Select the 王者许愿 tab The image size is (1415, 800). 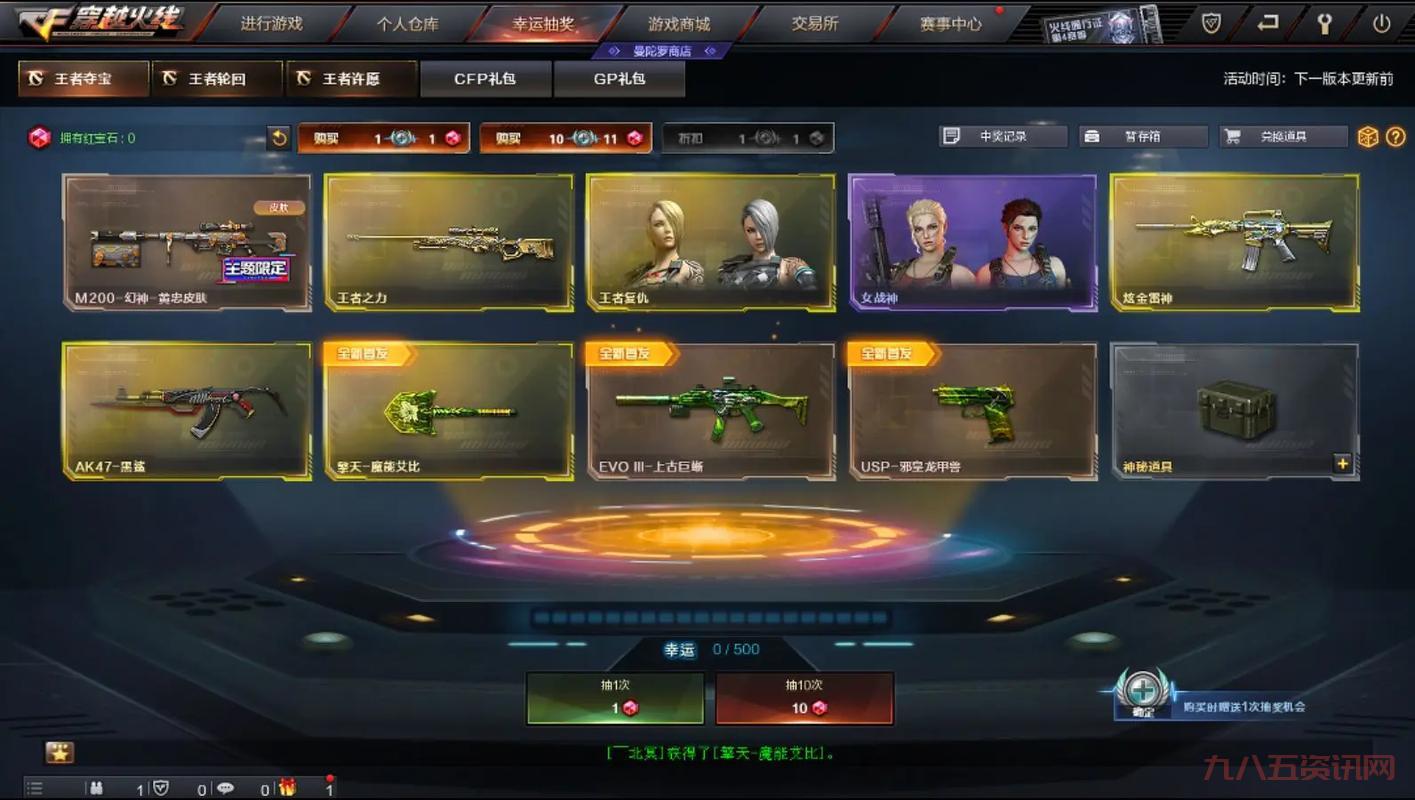[x=351, y=78]
